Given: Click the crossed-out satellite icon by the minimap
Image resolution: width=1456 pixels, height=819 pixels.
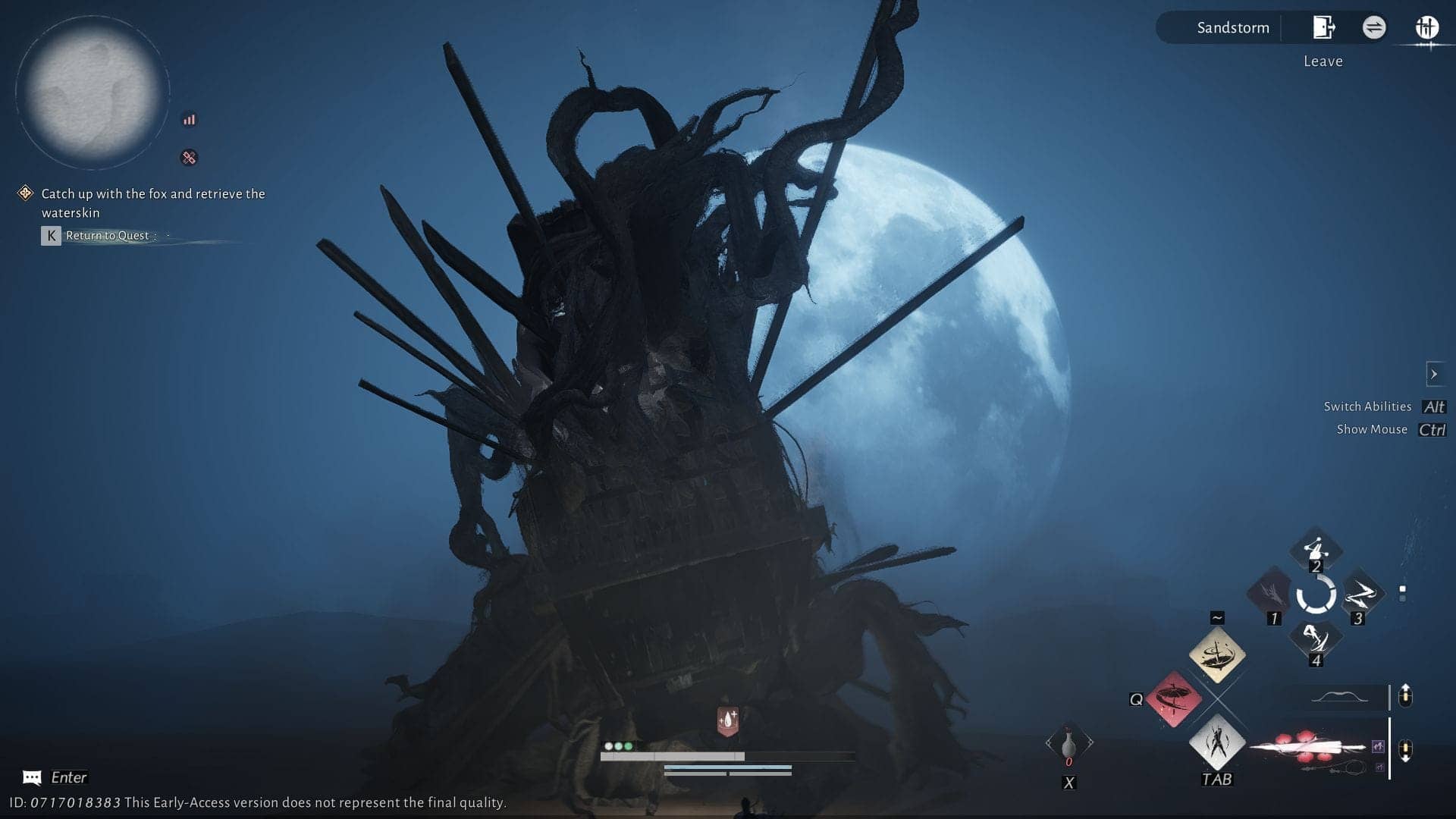Looking at the screenshot, I should [x=189, y=158].
